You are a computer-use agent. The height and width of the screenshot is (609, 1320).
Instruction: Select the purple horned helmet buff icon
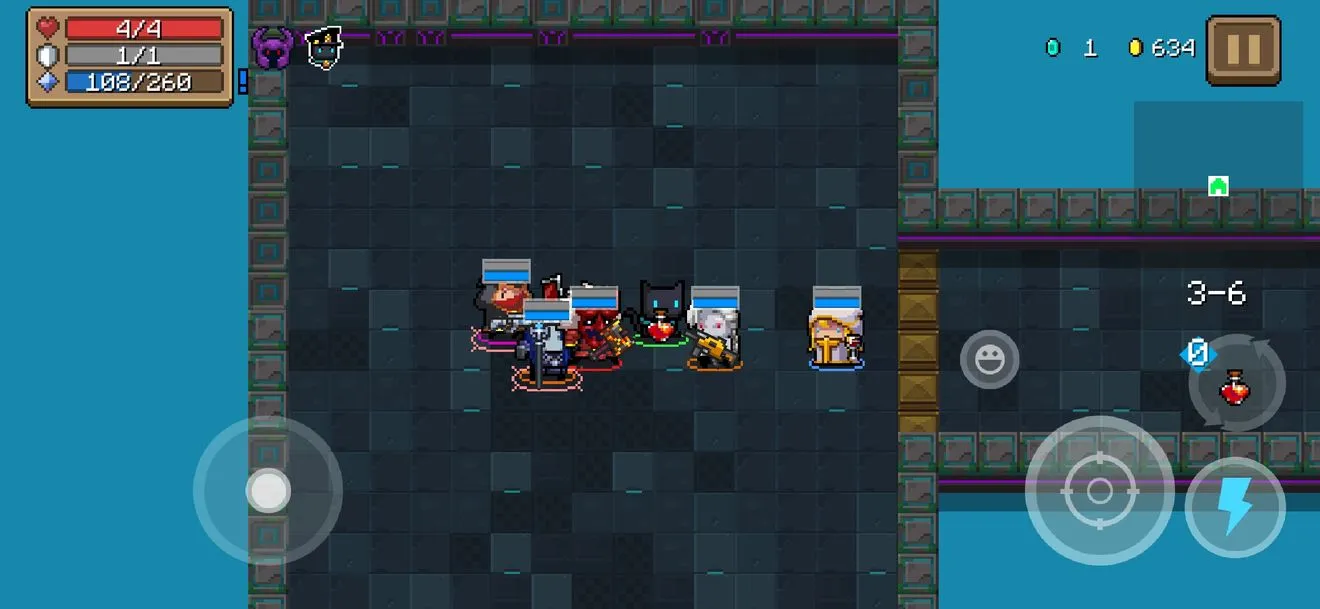click(x=271, y=48)
